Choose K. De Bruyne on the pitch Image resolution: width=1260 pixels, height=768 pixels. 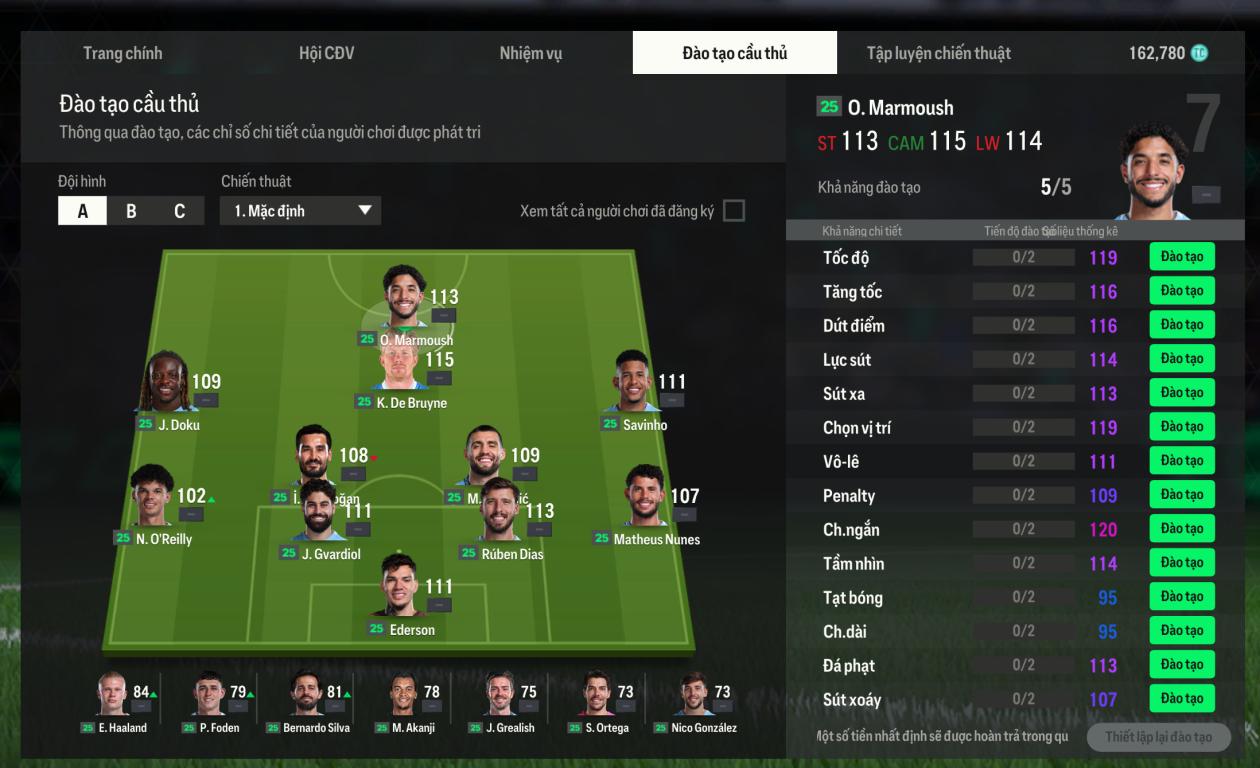point(403,372)
